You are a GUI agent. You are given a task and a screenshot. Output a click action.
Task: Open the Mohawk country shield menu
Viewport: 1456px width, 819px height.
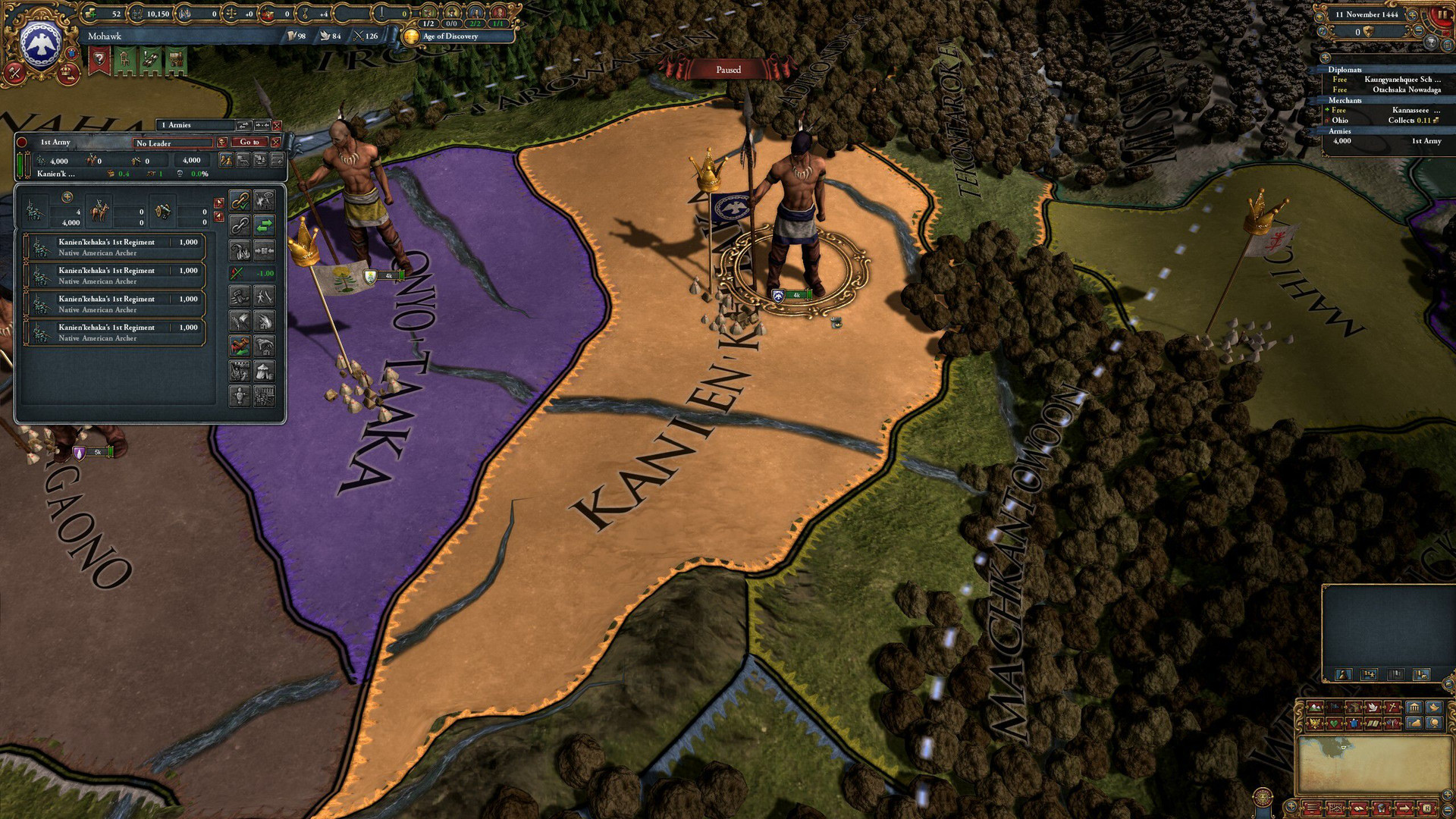tap(41, 44)
